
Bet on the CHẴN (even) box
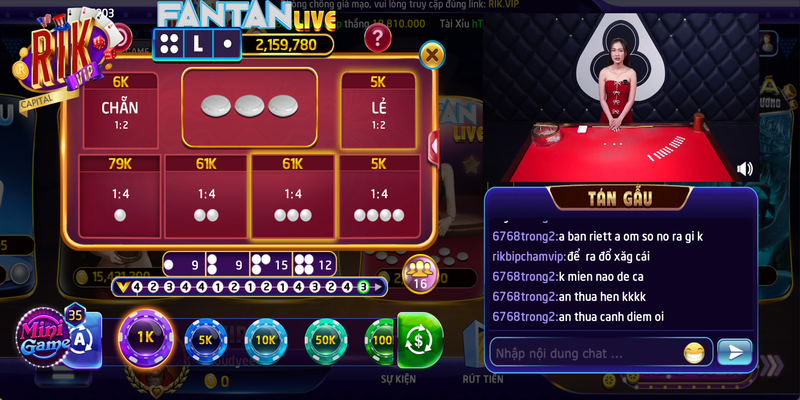click(x=120, y=108)
